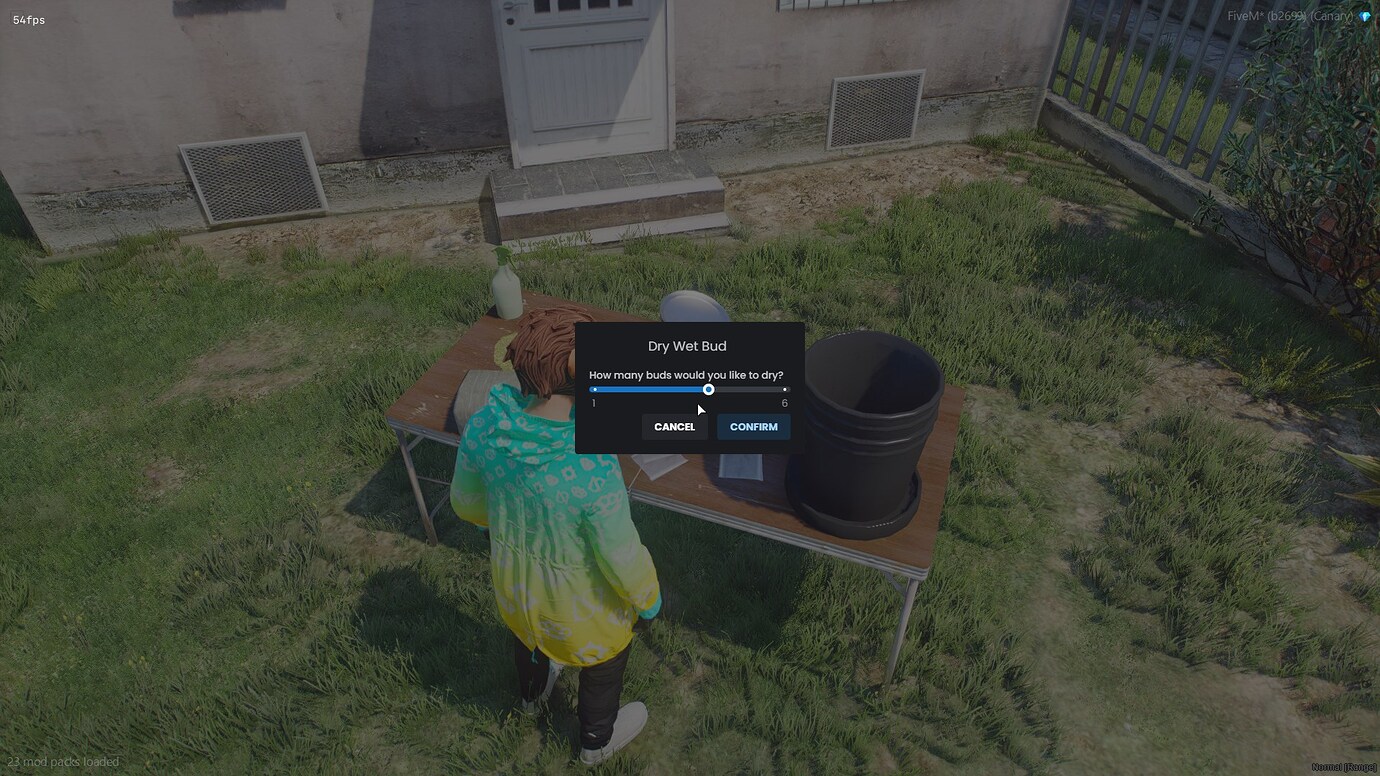
Task: Click the fps indicator in the top left corner
Action: pos(27,18)
